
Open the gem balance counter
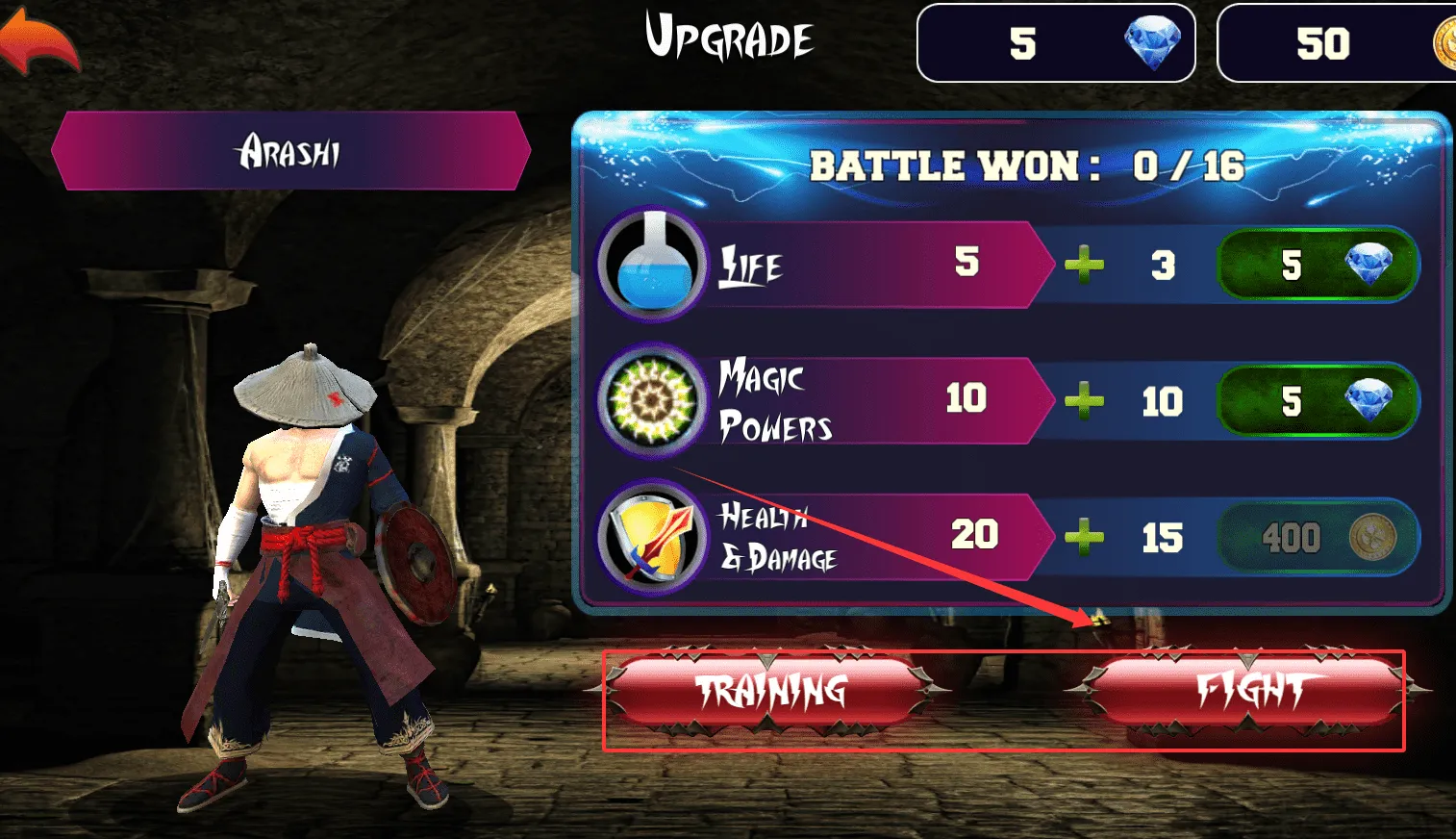(x=1055, y=43)
